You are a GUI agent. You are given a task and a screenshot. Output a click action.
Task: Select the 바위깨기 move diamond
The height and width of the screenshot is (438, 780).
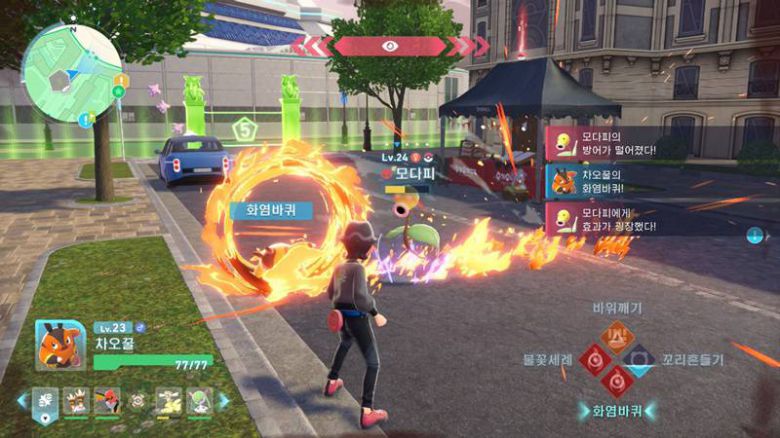pos(618,335)
